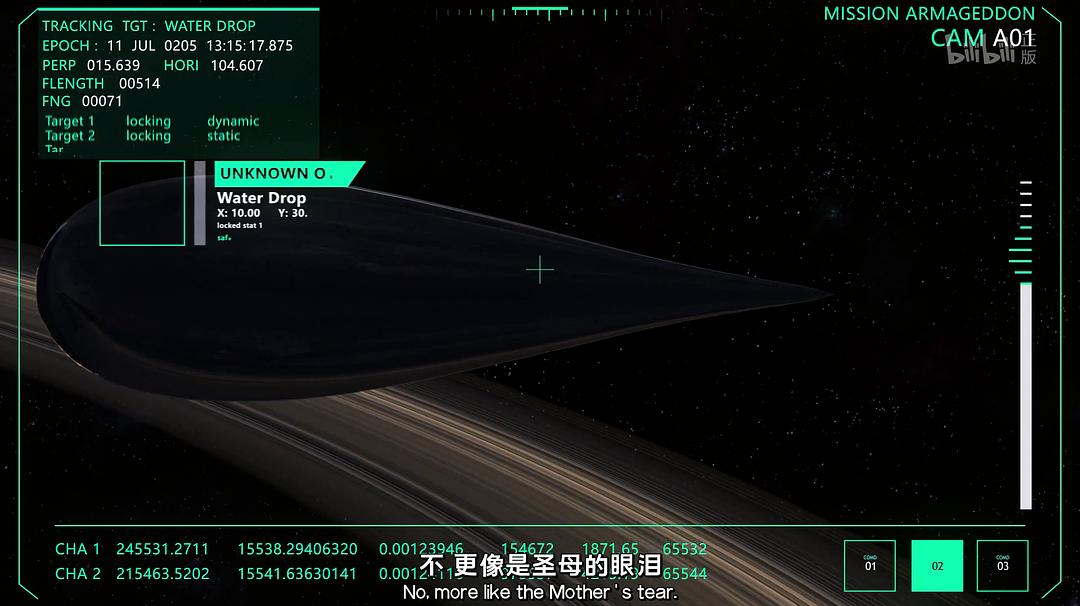Select the Target 2 static row
Viewport: 1080px width, 606px height.
pyautogui.click(x=223, y=136)
